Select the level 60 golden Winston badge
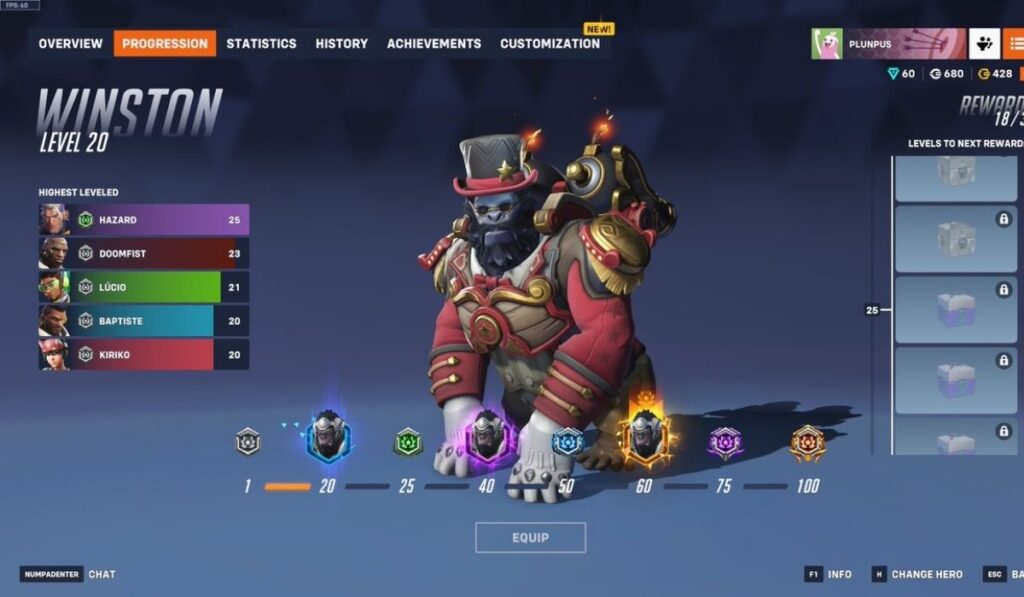This screenshot has width=1024, height=597. tap(644, 437)
